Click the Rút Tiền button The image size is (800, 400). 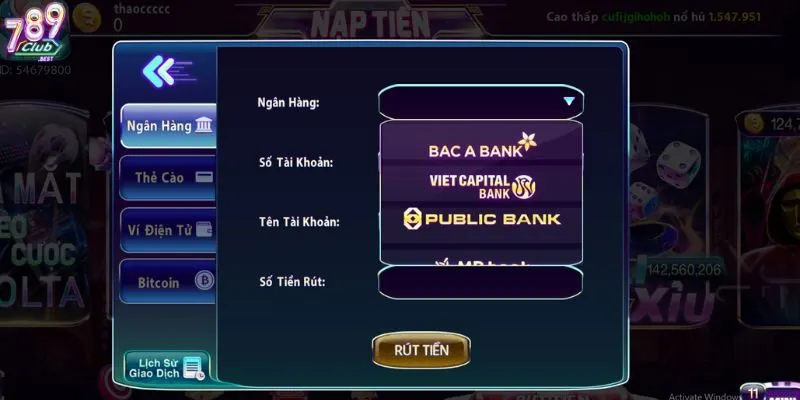coord(421,350)
